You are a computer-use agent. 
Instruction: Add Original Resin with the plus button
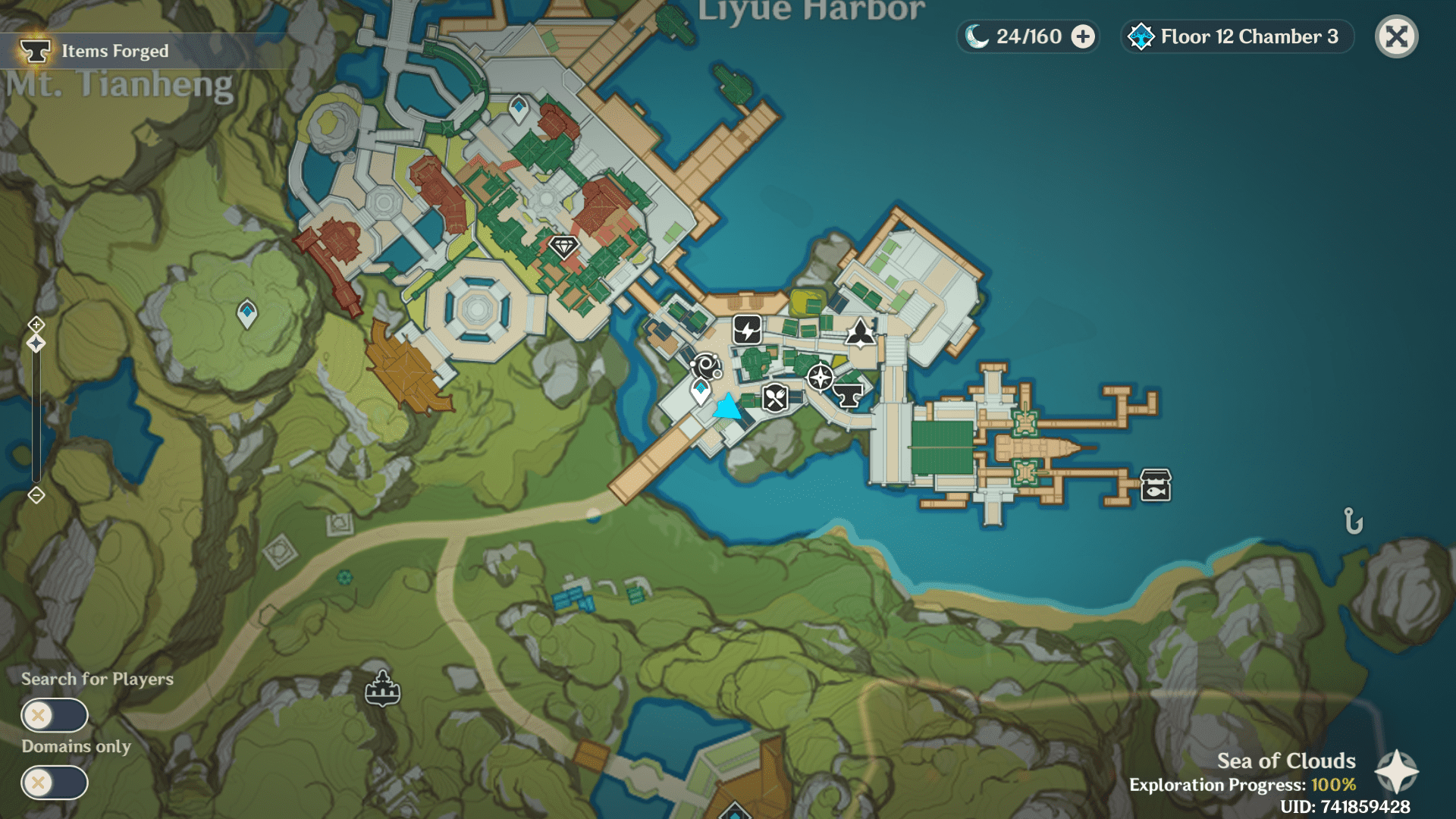click(x=1084, y=36)
